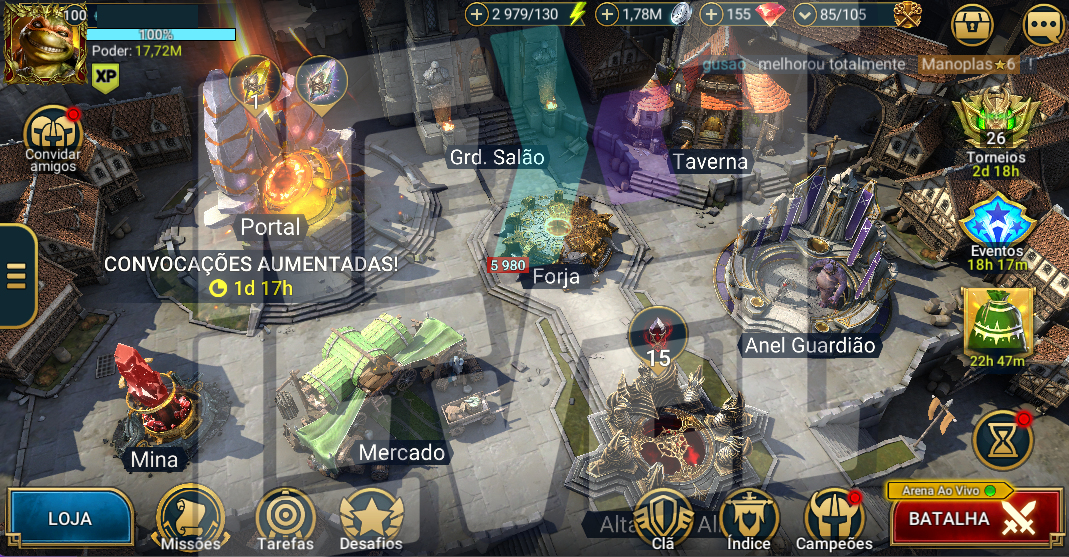Viewport: 1069px width, 557px height.
Task: Open the treasure chest inbox icon
Action: tap(972, 26)
